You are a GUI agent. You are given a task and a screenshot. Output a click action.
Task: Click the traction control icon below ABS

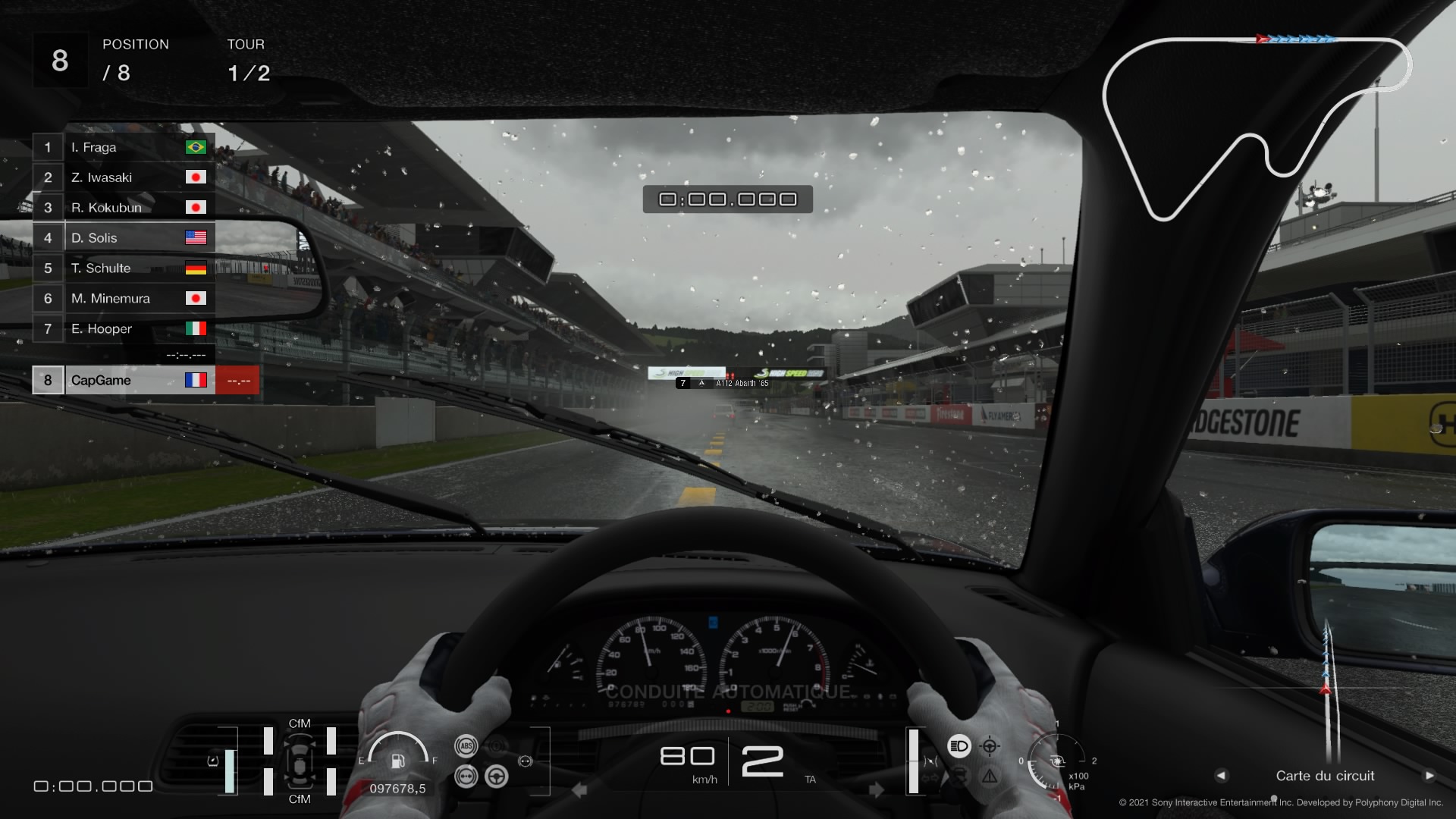pyautogui.click(x=466, y=777)
